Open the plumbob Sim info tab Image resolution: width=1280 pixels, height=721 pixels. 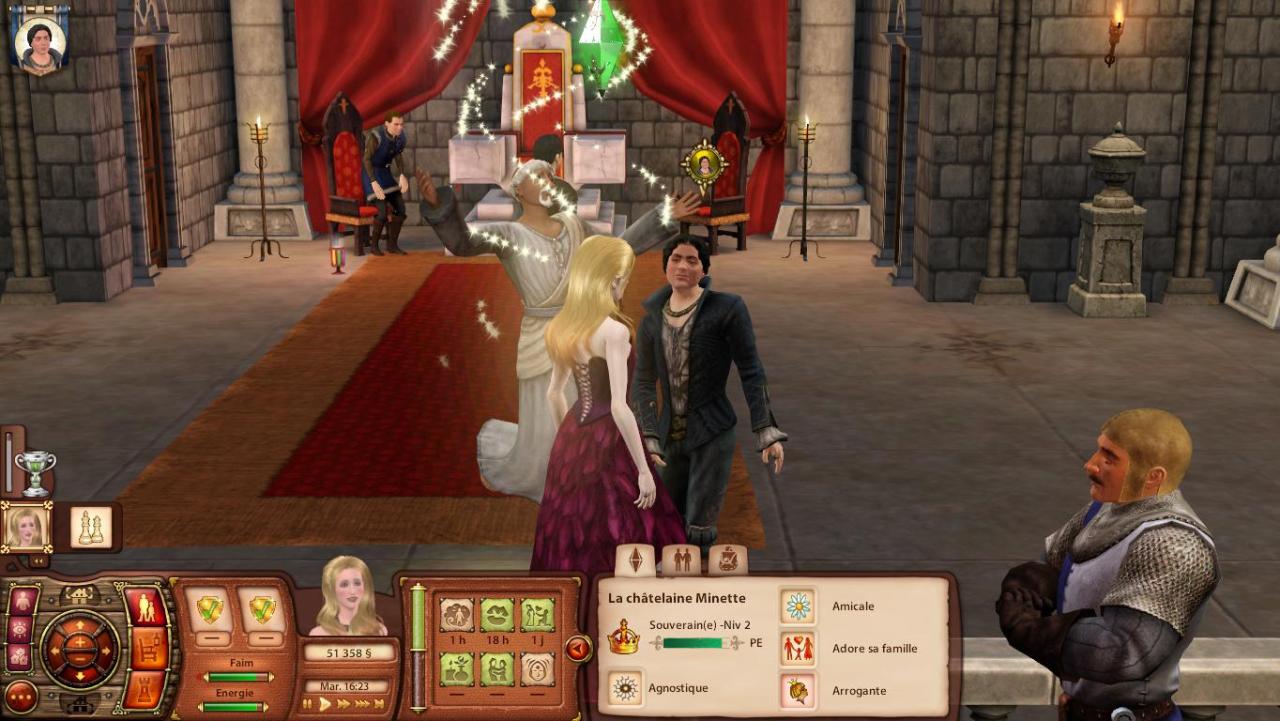pos(635,560)
